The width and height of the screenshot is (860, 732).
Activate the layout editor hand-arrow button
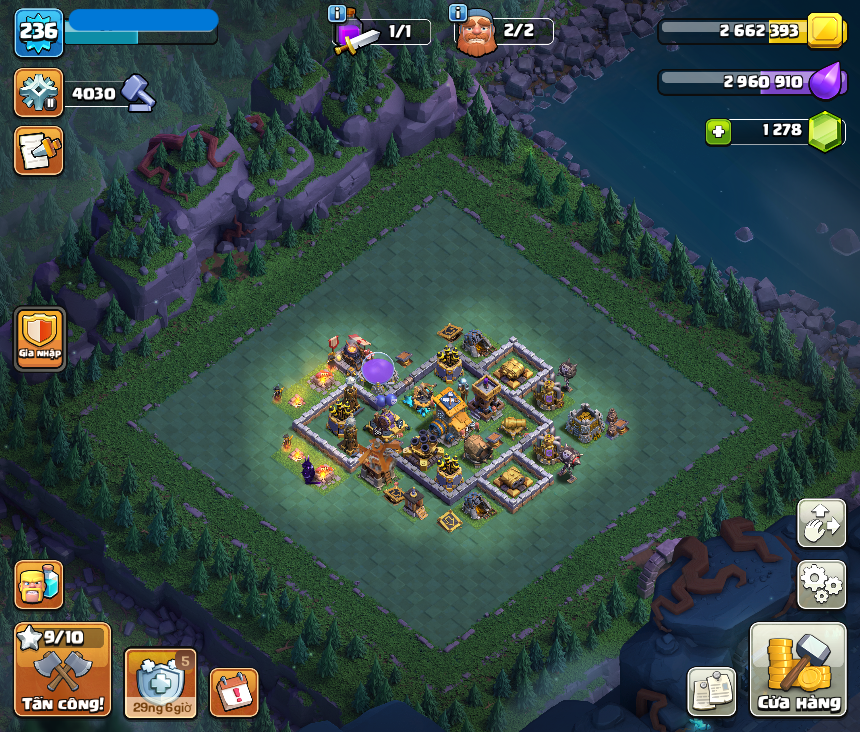point(821,523)
